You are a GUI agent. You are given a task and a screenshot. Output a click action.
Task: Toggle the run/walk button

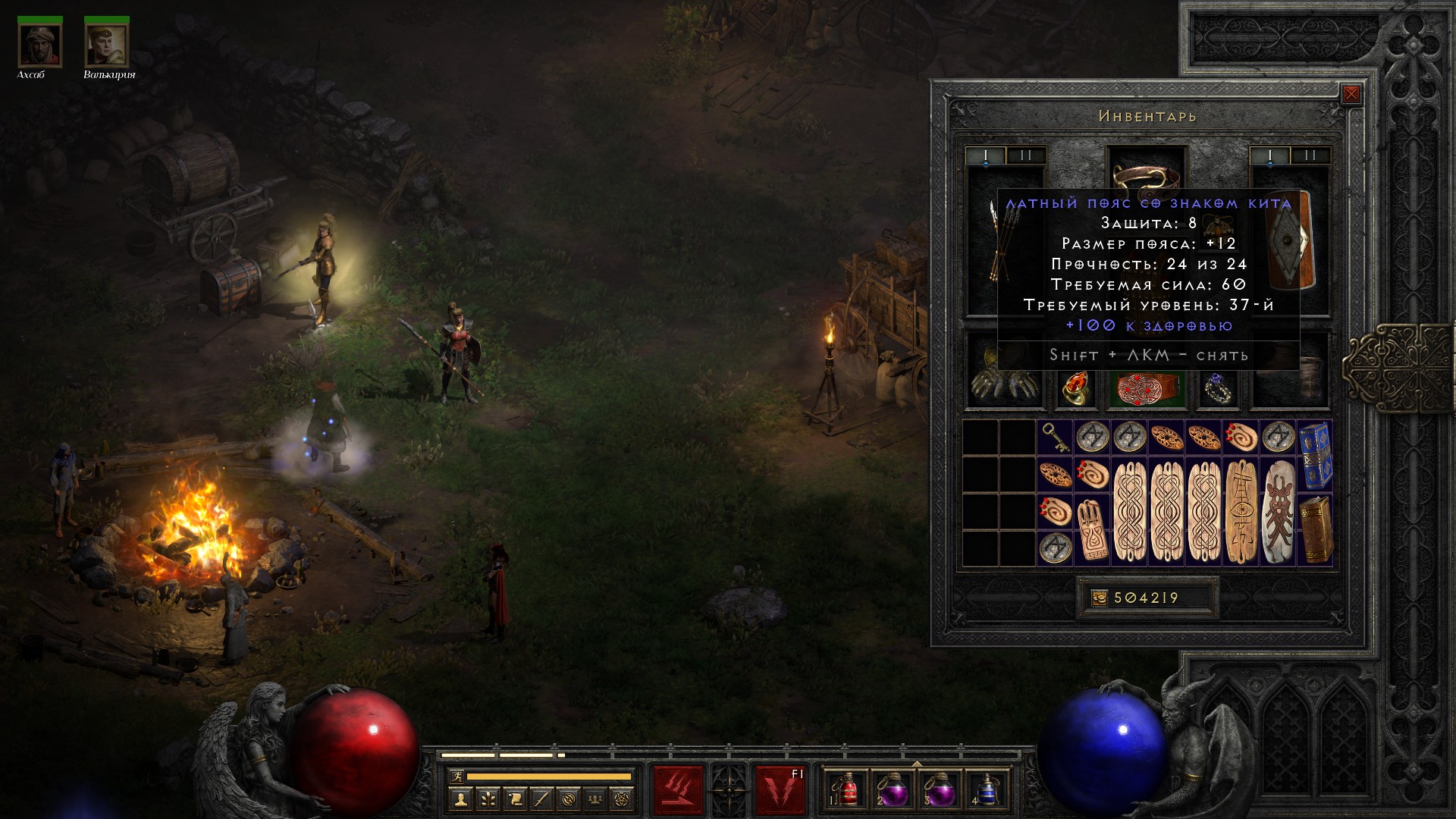[457, 777]
